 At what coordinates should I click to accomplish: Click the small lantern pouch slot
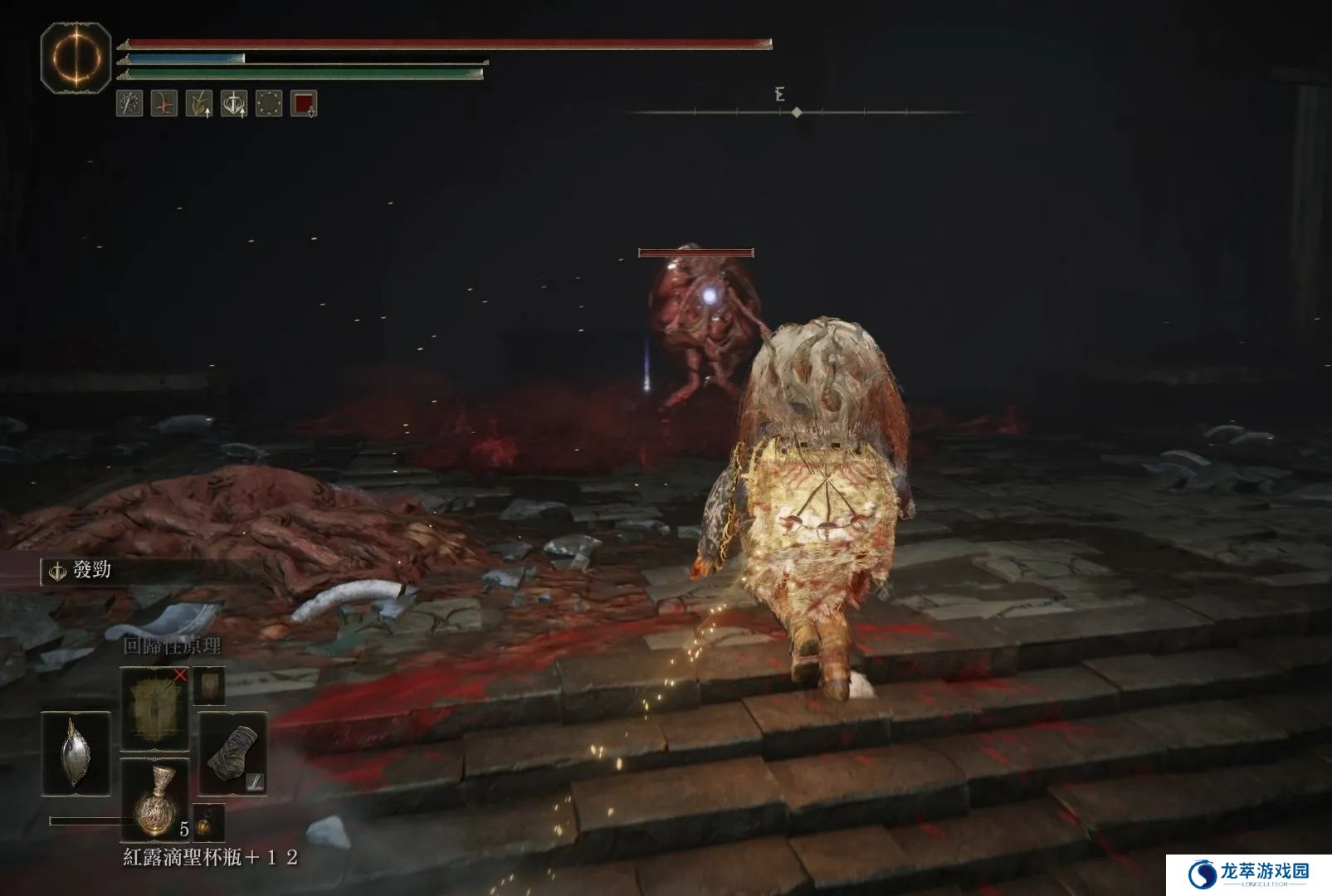[x=208, y=823]
